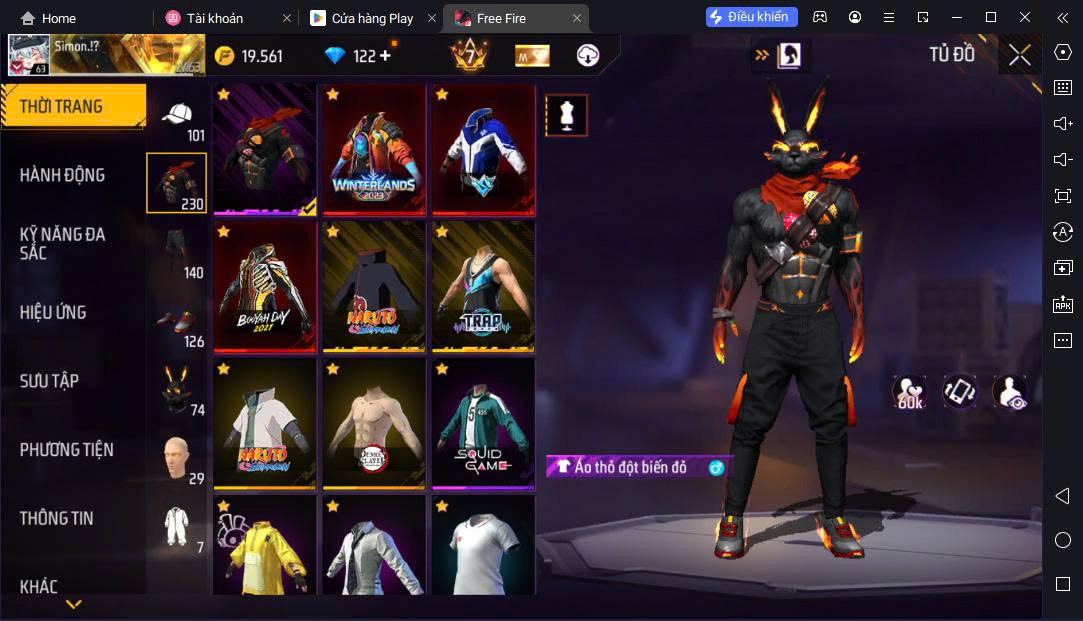Select the Demon Slayer shirtless top

point(373,423)
